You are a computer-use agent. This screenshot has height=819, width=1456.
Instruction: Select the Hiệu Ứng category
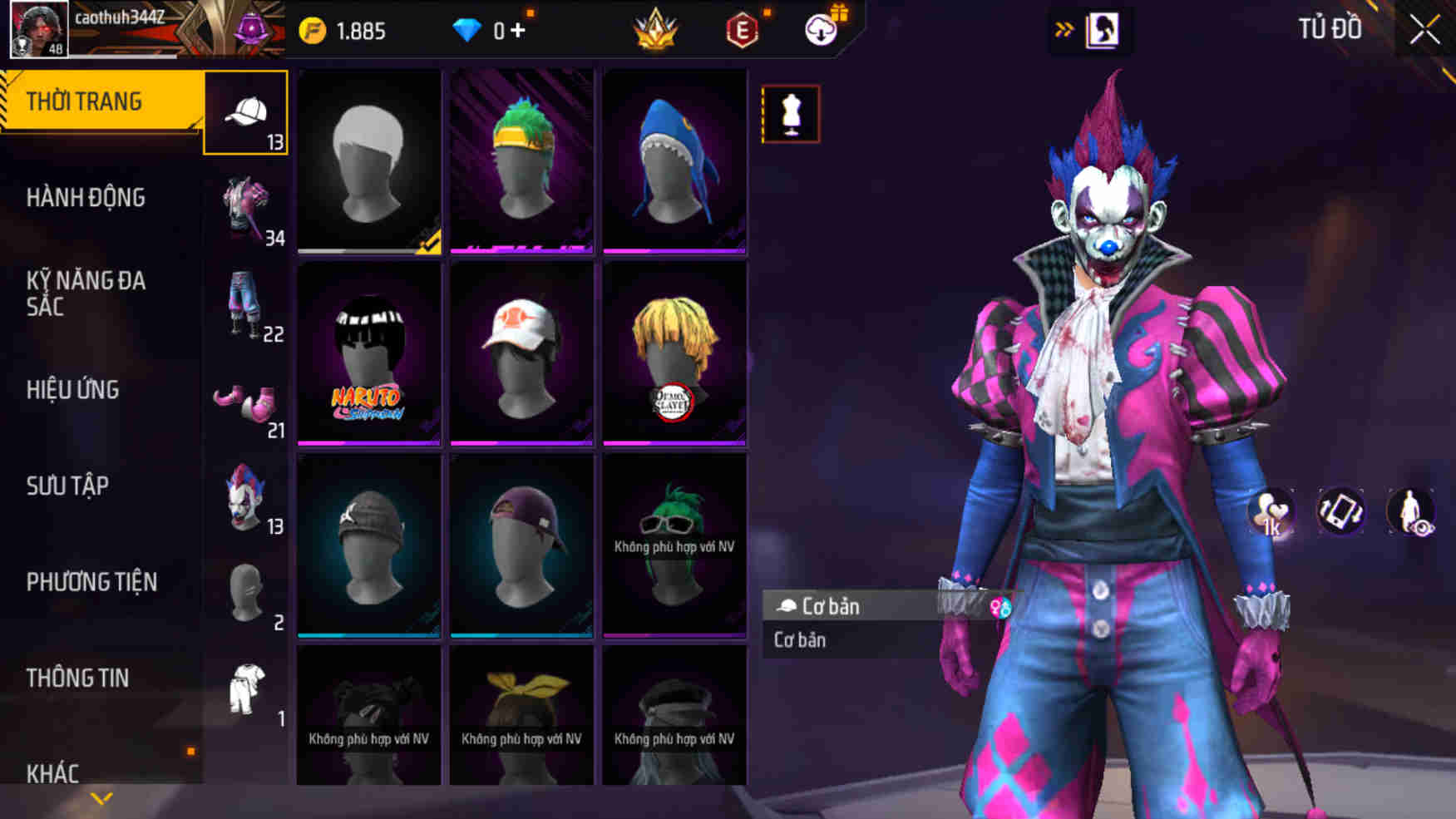(73, 390)
